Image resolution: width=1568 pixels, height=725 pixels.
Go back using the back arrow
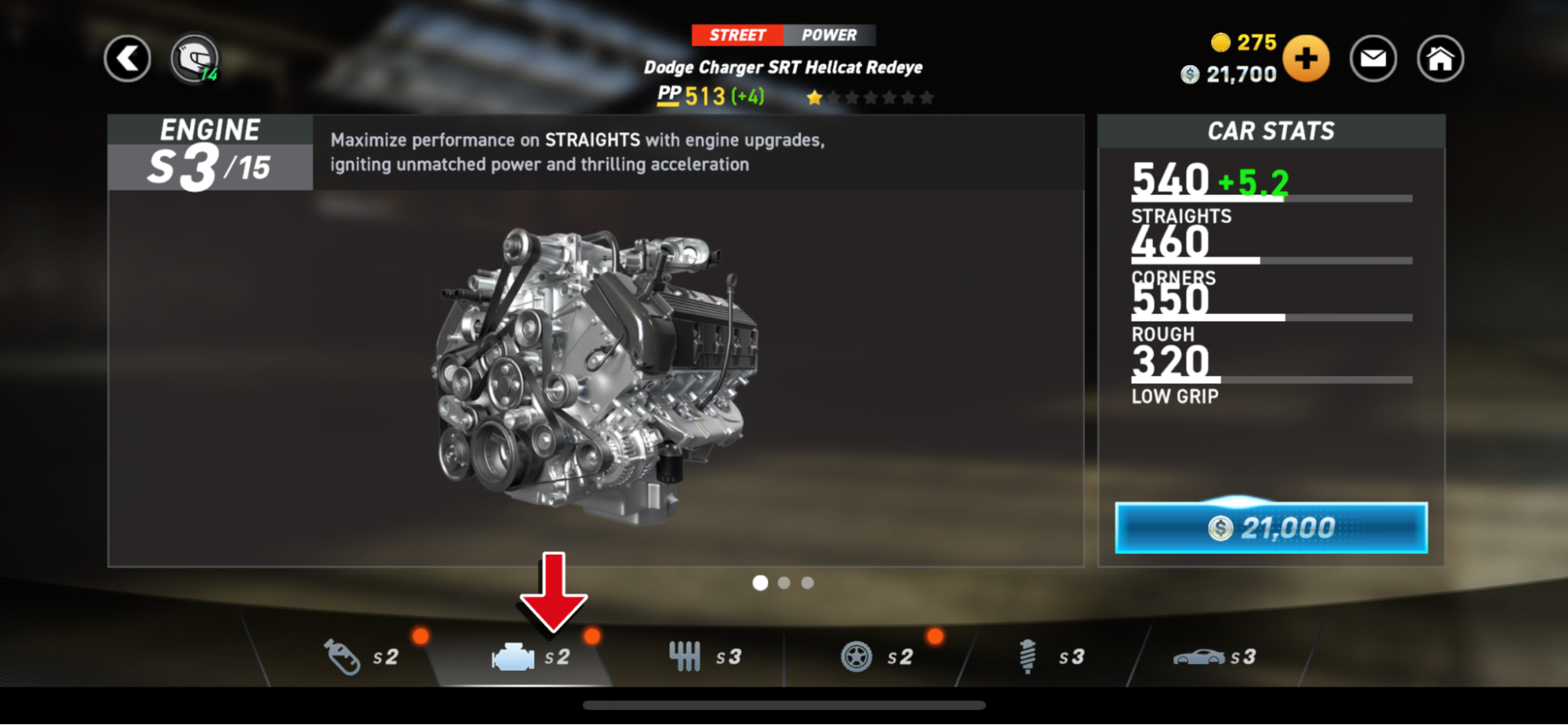(127, 58)
